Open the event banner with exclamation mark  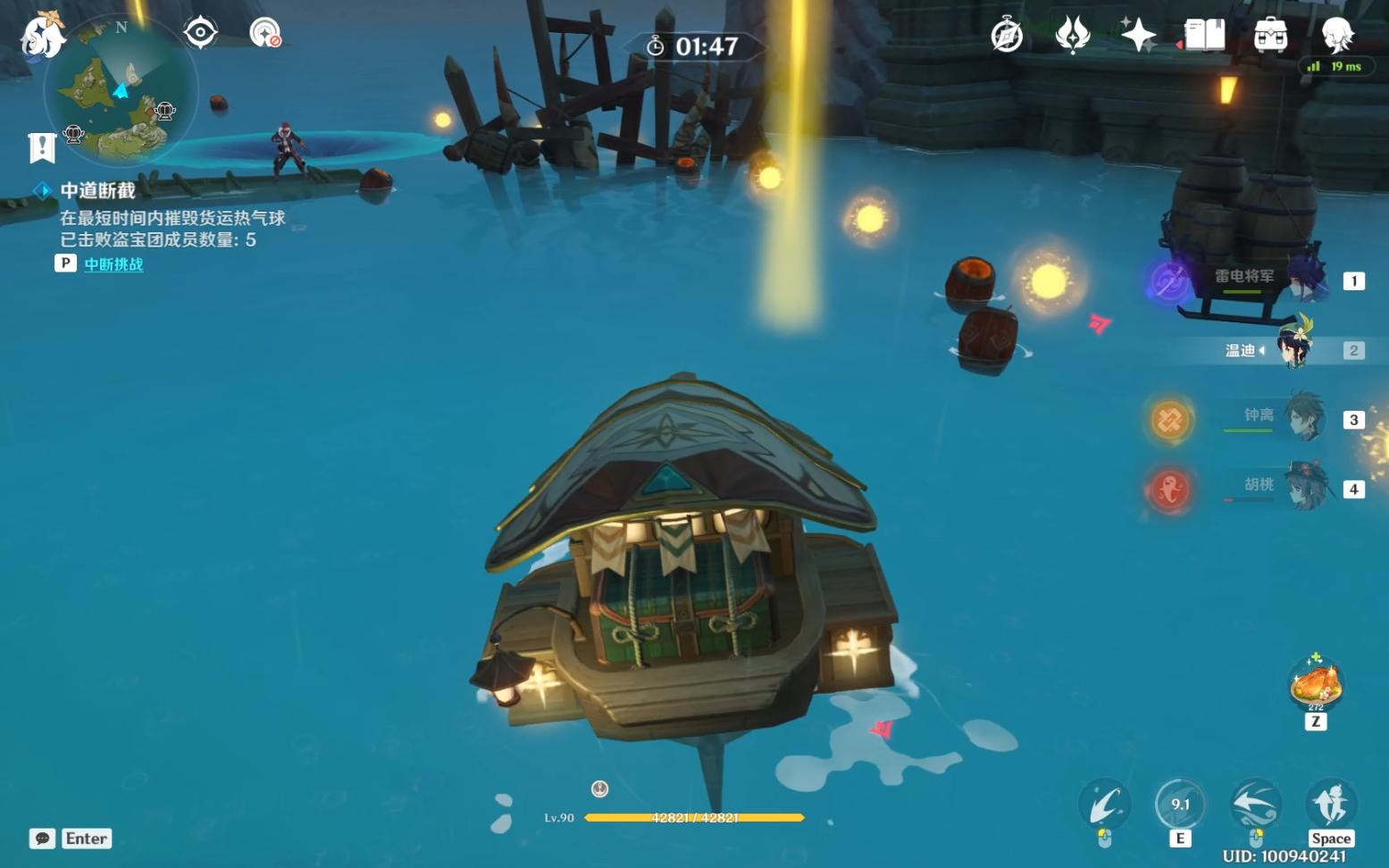tap(42, 147)
